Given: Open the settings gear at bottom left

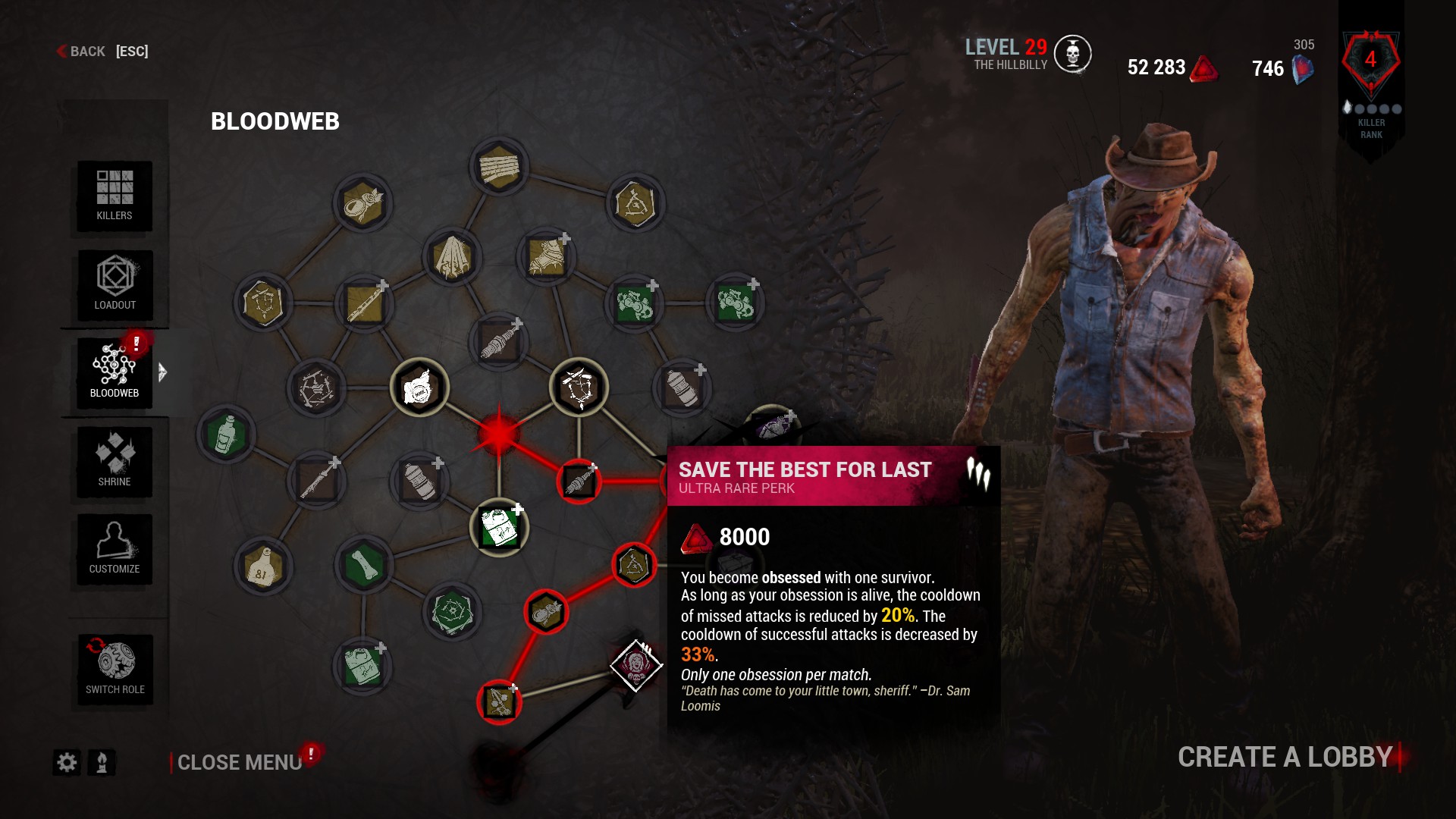Looking at the screenshot, I should click(x=66, y=764).
